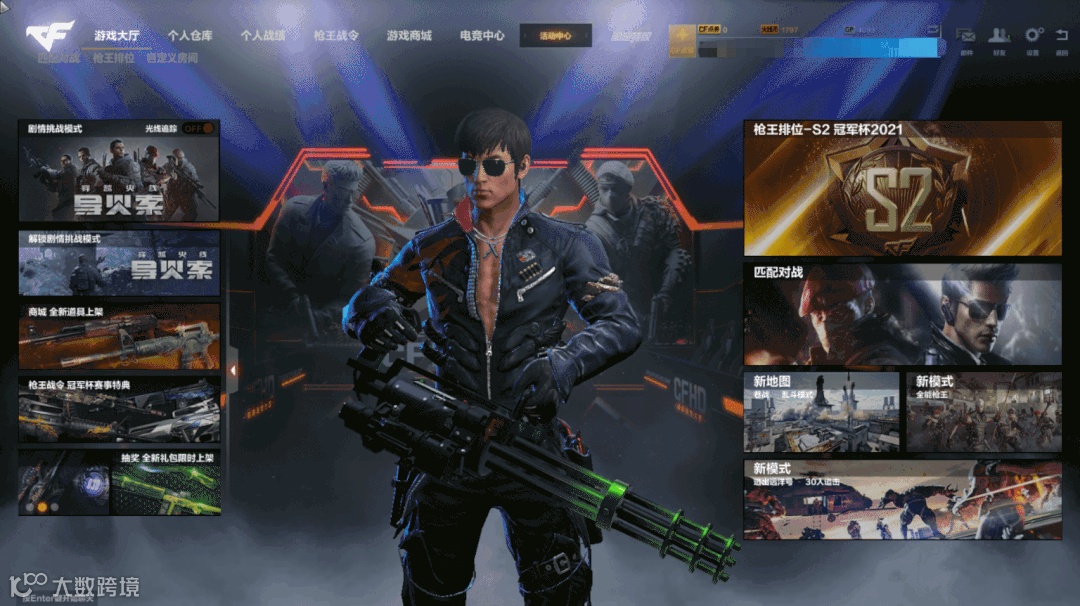Open the mail envelope icon
The width and height of the screenshot is (1080, 606).
(966, 37)
